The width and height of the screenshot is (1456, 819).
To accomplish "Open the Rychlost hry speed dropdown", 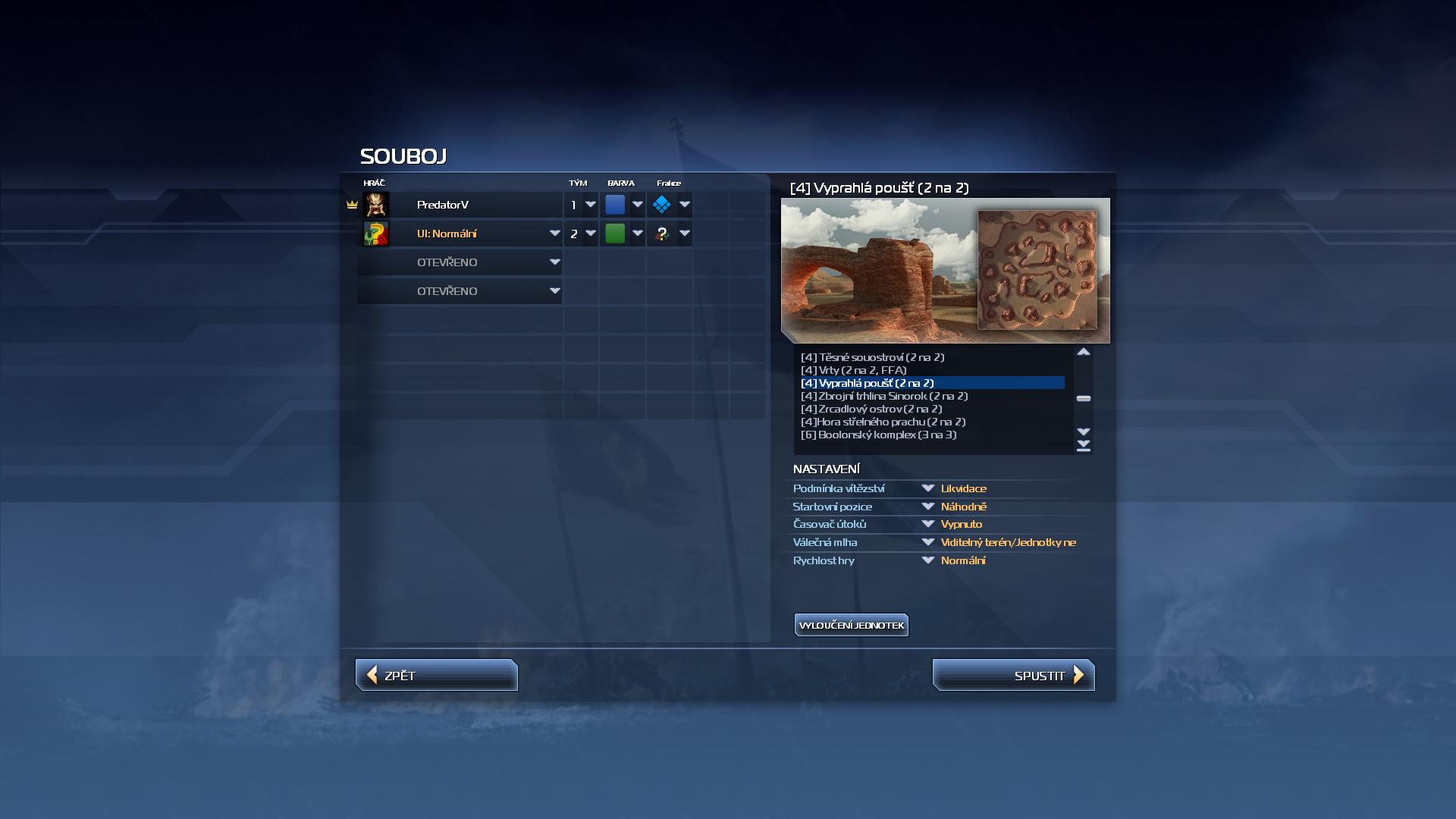I will (x=927, y=560).
